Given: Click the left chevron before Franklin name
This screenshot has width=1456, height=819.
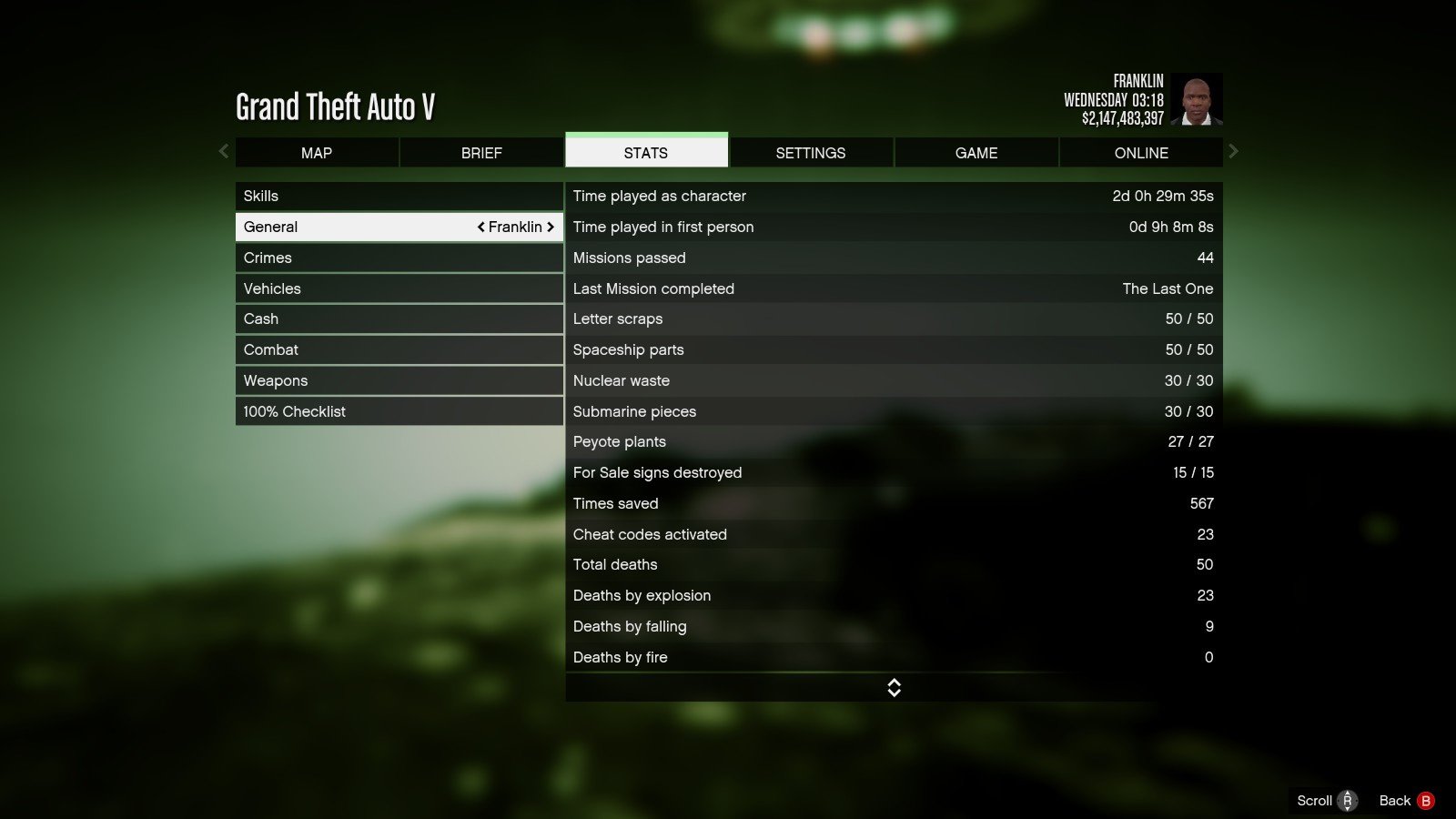Looking at the screenshot, I should tap(481, 227).
